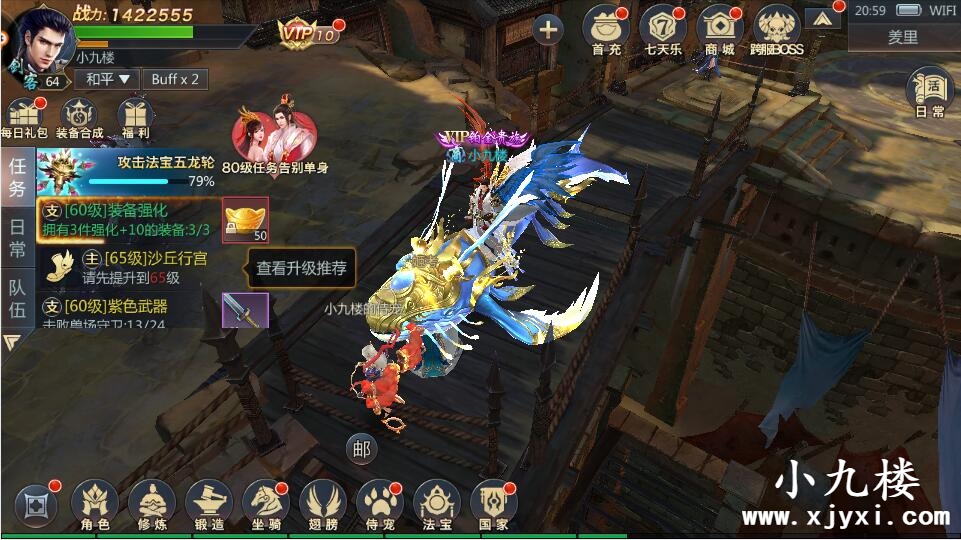The height and width of the screenshot is (540, 961).
Task: Open the 角色 character menu
Action: pos(95,504)
